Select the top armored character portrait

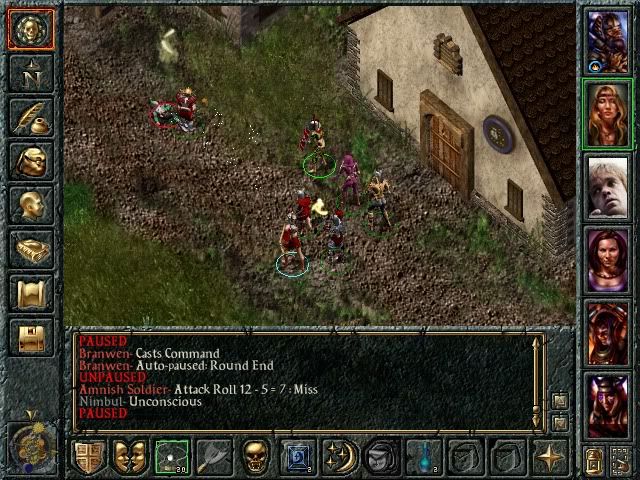point(609,41)
